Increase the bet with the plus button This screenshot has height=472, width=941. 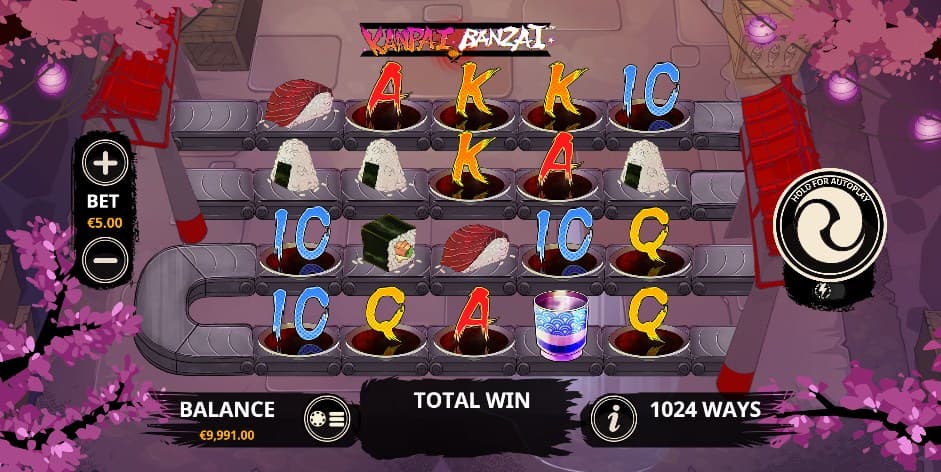point(106,162)
